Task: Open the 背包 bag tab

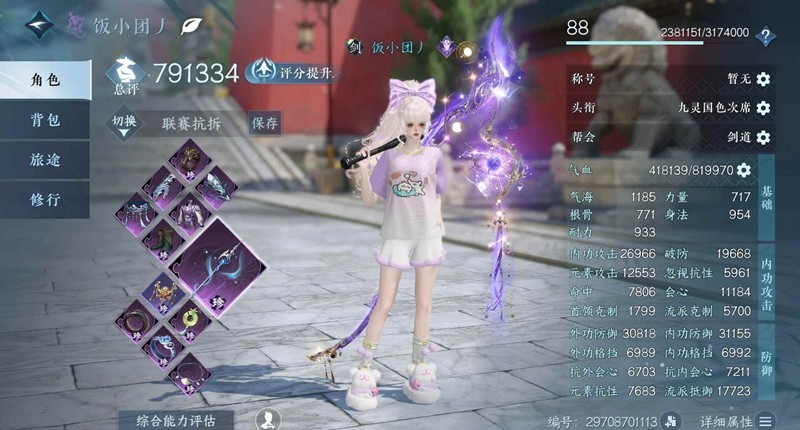Action: pos(44,121)
